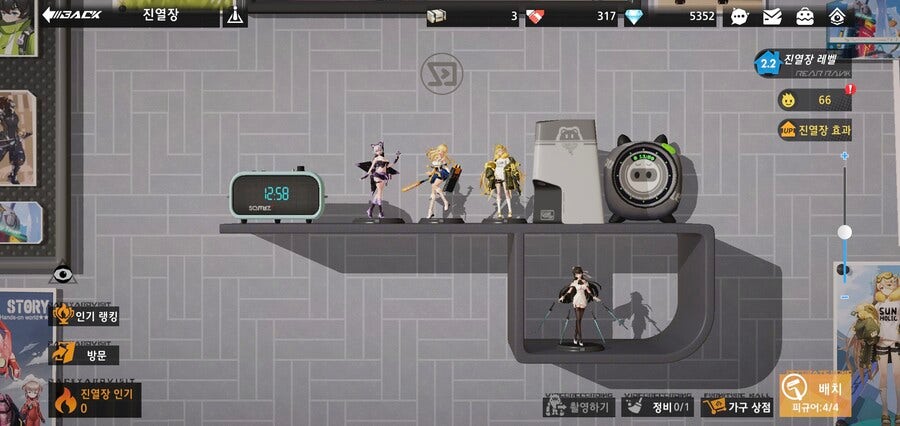Zoom out with the minus button
900x426 pixels.
click(845, 297)
